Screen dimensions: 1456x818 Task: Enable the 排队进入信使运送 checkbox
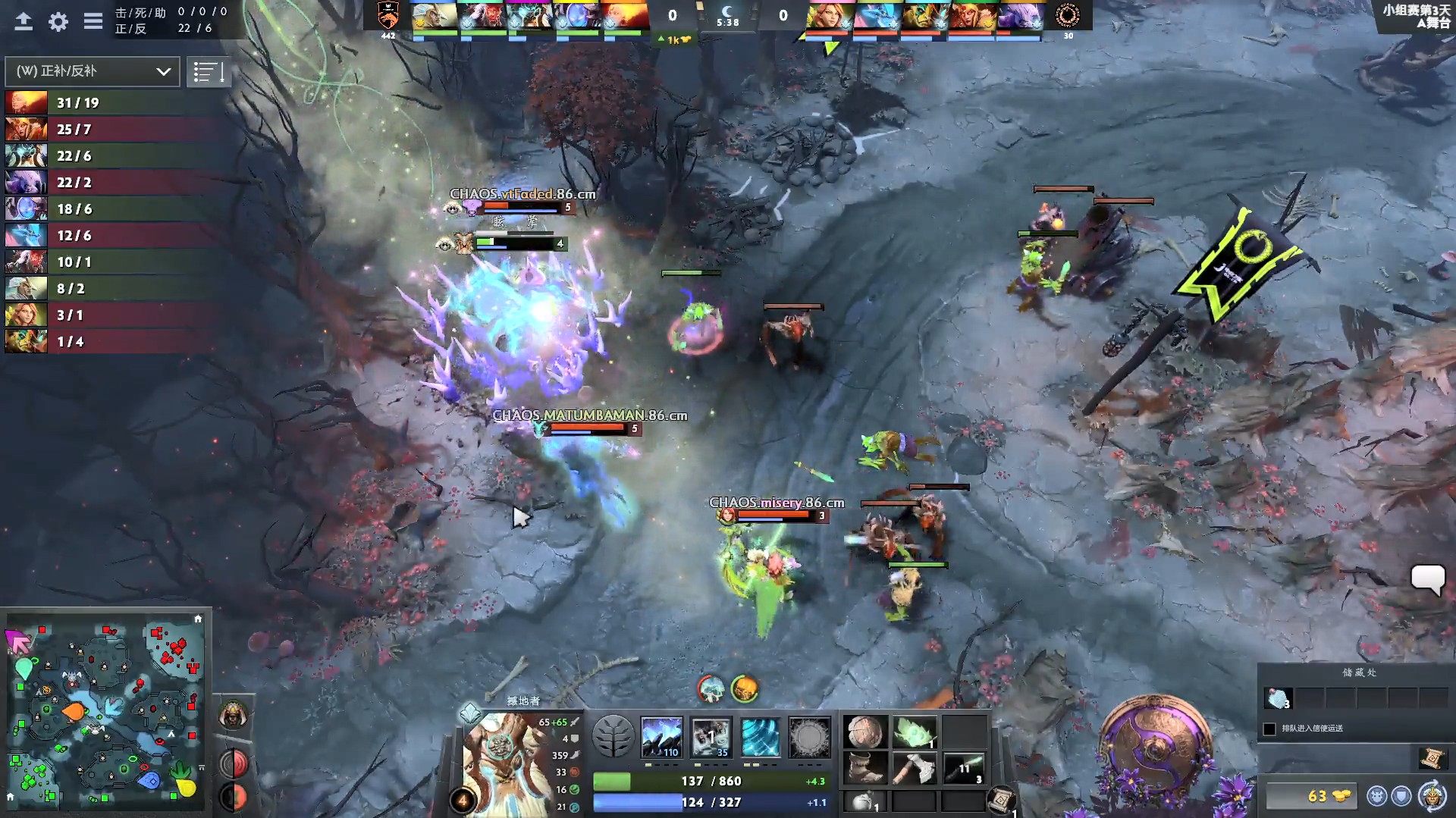click(1269, 729)
